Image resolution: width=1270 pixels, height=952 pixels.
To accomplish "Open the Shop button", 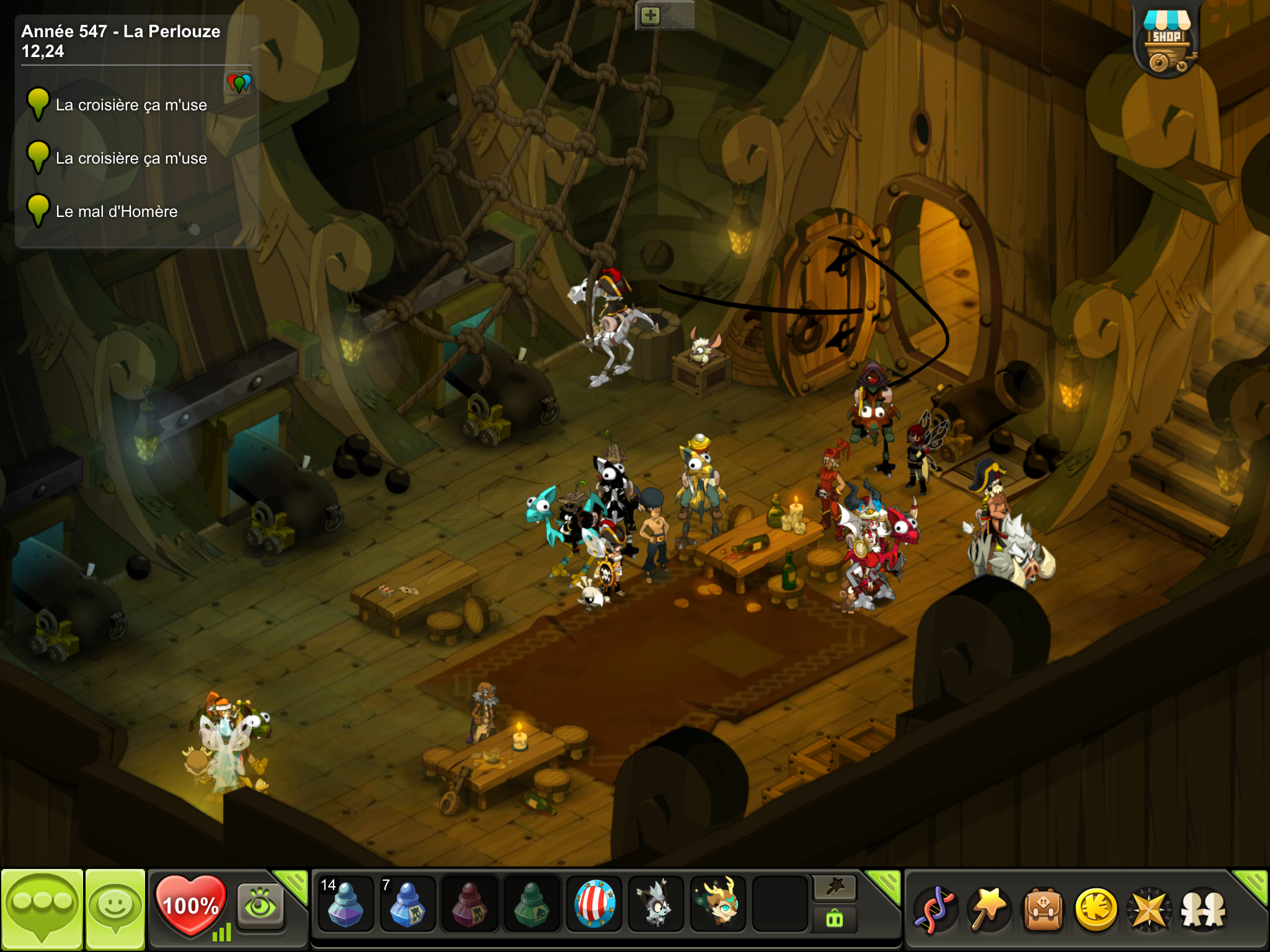I will pos(1166,41).
